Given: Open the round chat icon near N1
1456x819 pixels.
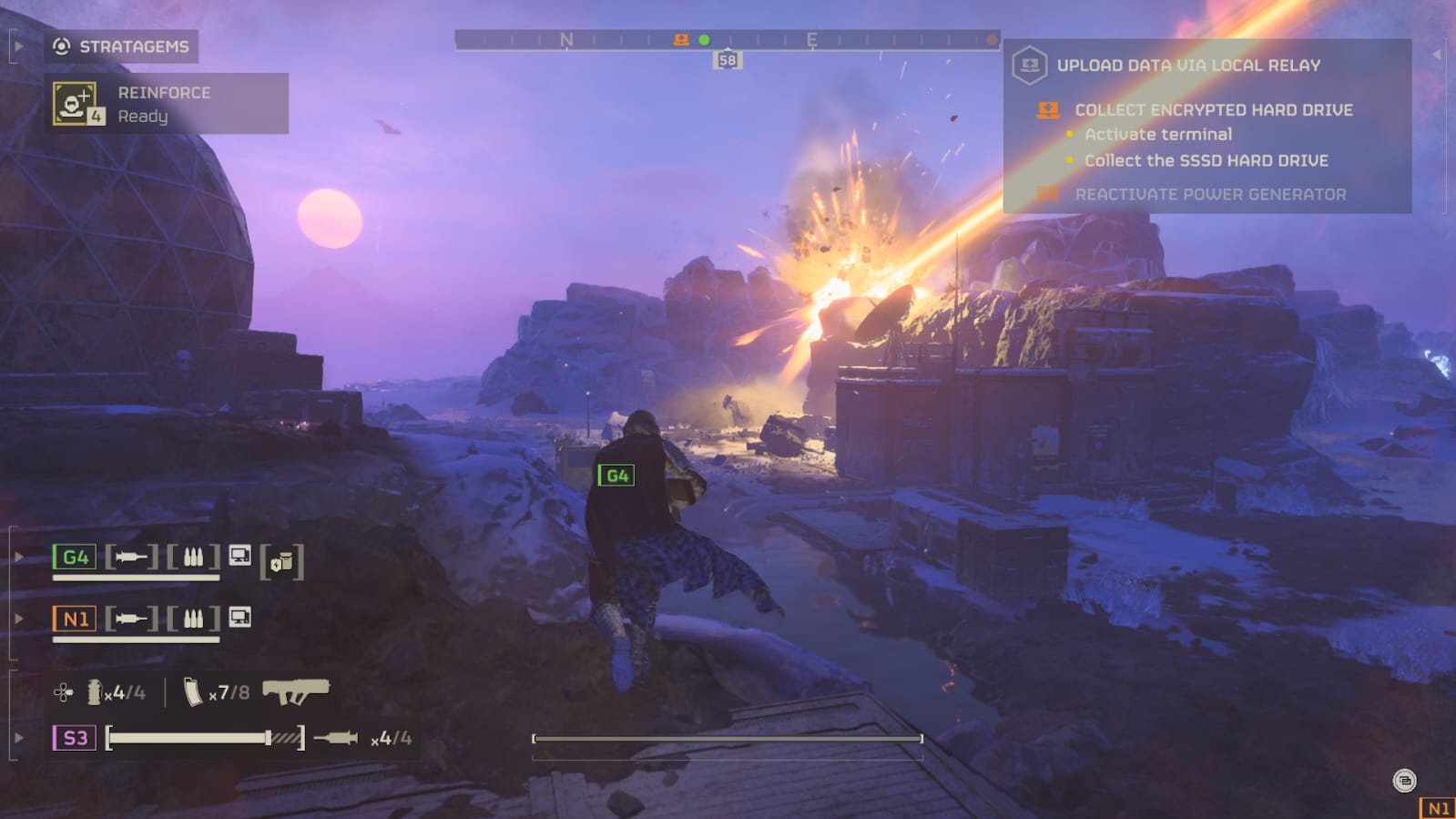Looking at the screenshot, I should (x=1404, y=781).
